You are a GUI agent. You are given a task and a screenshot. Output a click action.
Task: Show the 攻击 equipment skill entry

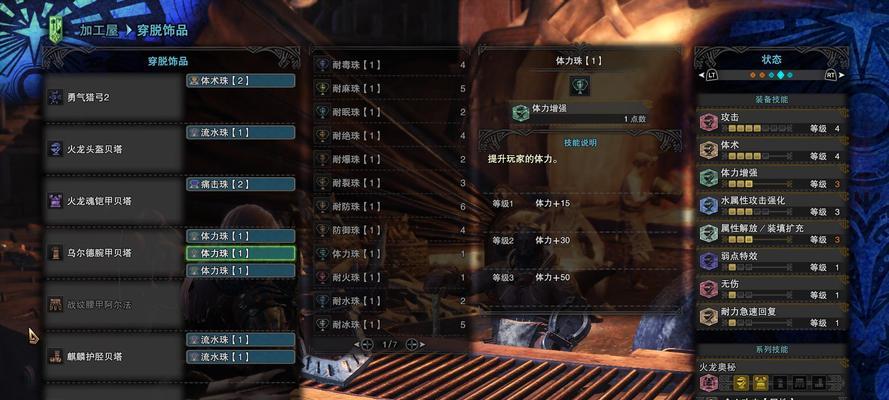(772, 122)
